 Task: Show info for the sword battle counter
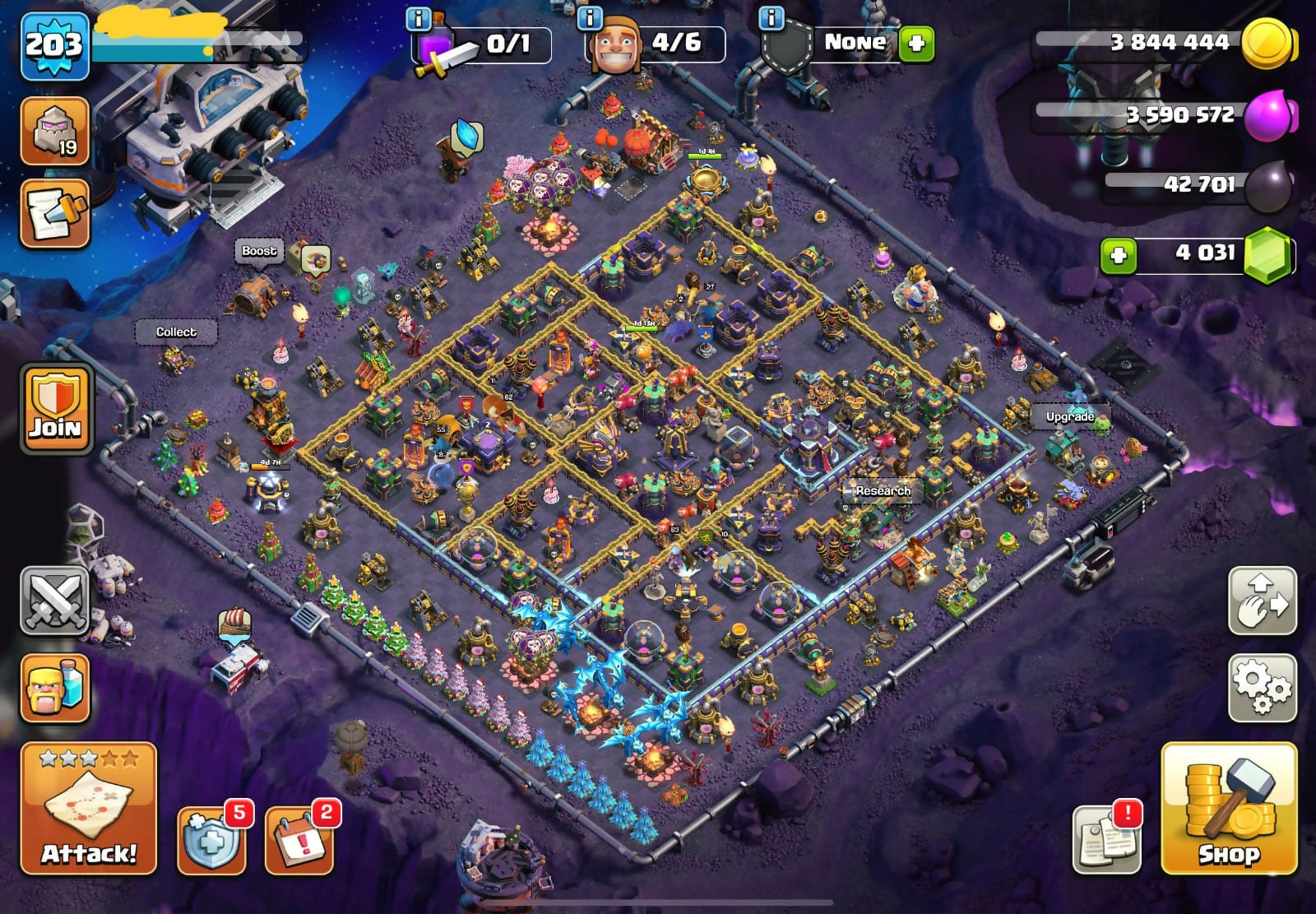419,18
